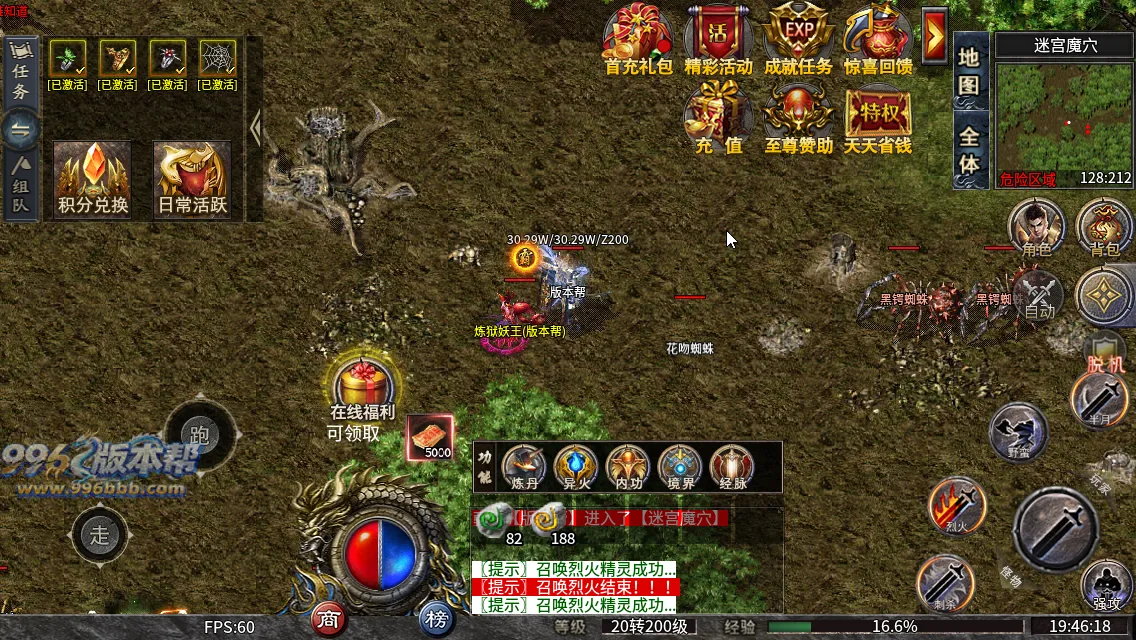Open the 背包 bag
This screenshot has width=1136, height=640.
pyautogui.click(x=1104, y=226)
